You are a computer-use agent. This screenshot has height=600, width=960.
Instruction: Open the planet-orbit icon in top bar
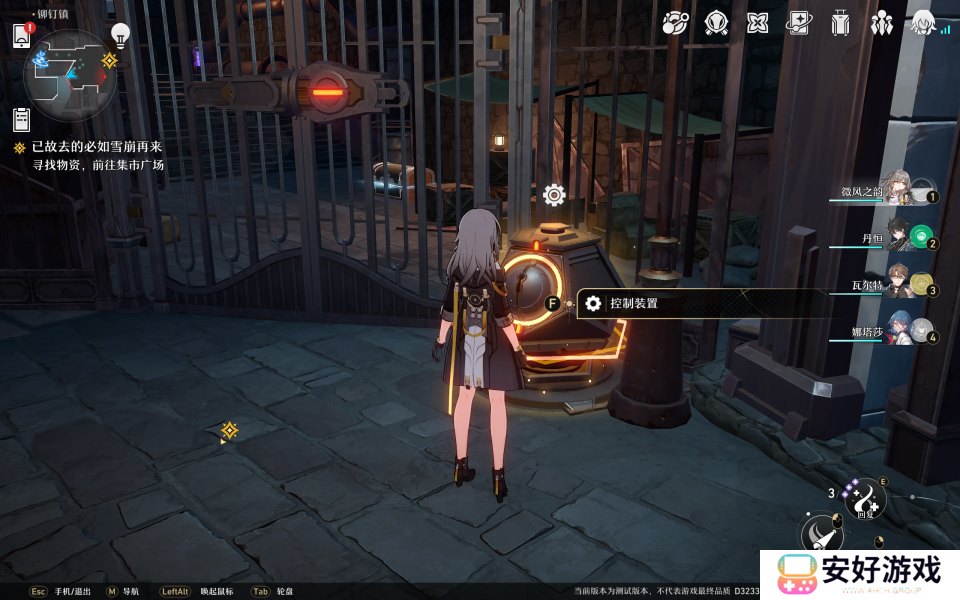[x=675, y=22]
